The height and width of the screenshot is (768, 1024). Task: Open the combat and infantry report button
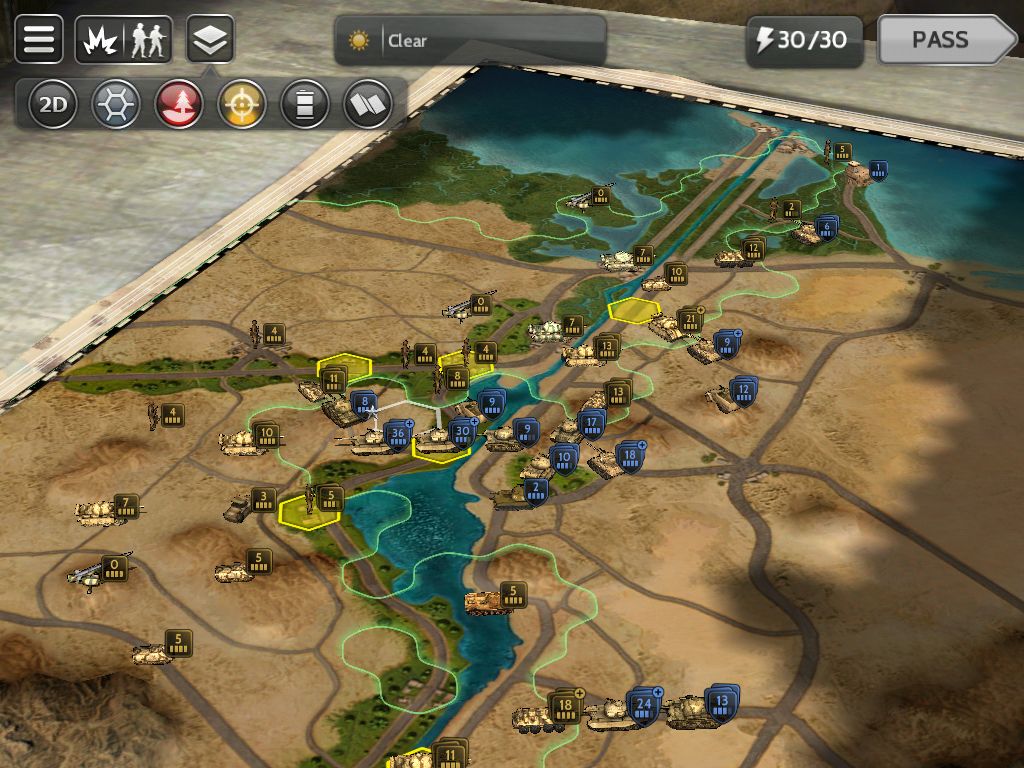click(123, 40)
